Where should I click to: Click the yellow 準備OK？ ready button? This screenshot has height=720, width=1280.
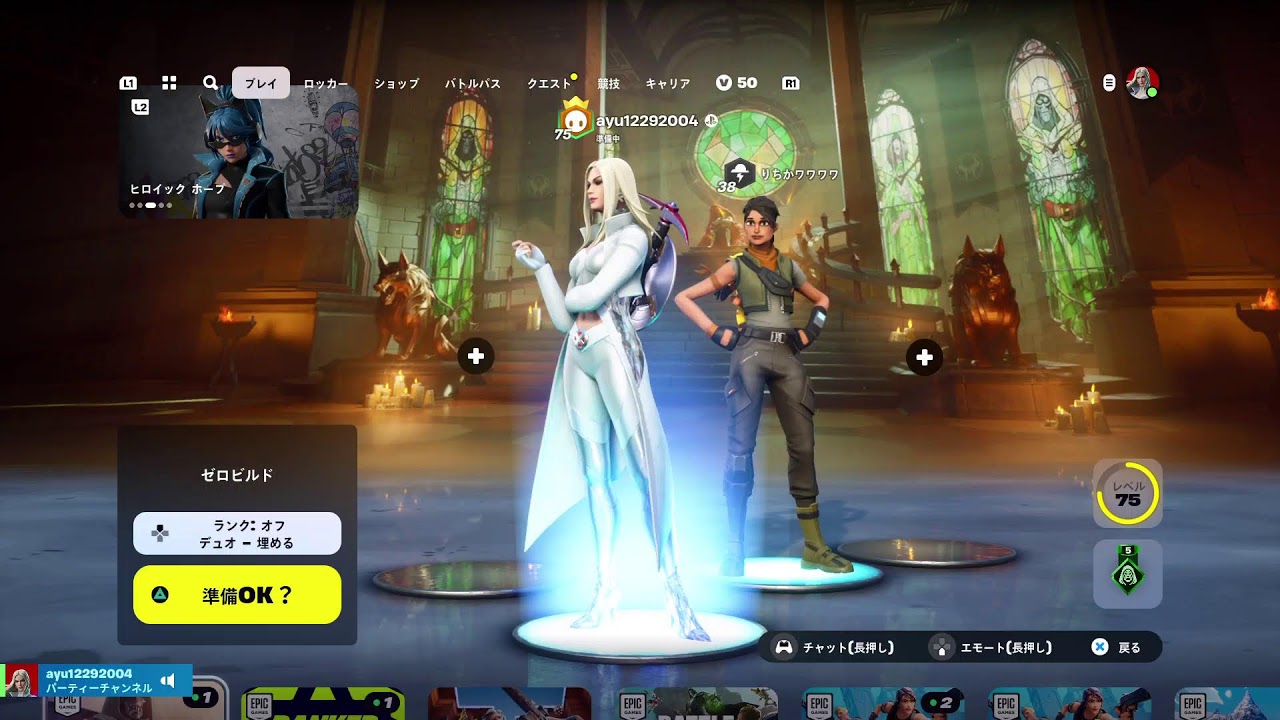[x=237, y=595]
